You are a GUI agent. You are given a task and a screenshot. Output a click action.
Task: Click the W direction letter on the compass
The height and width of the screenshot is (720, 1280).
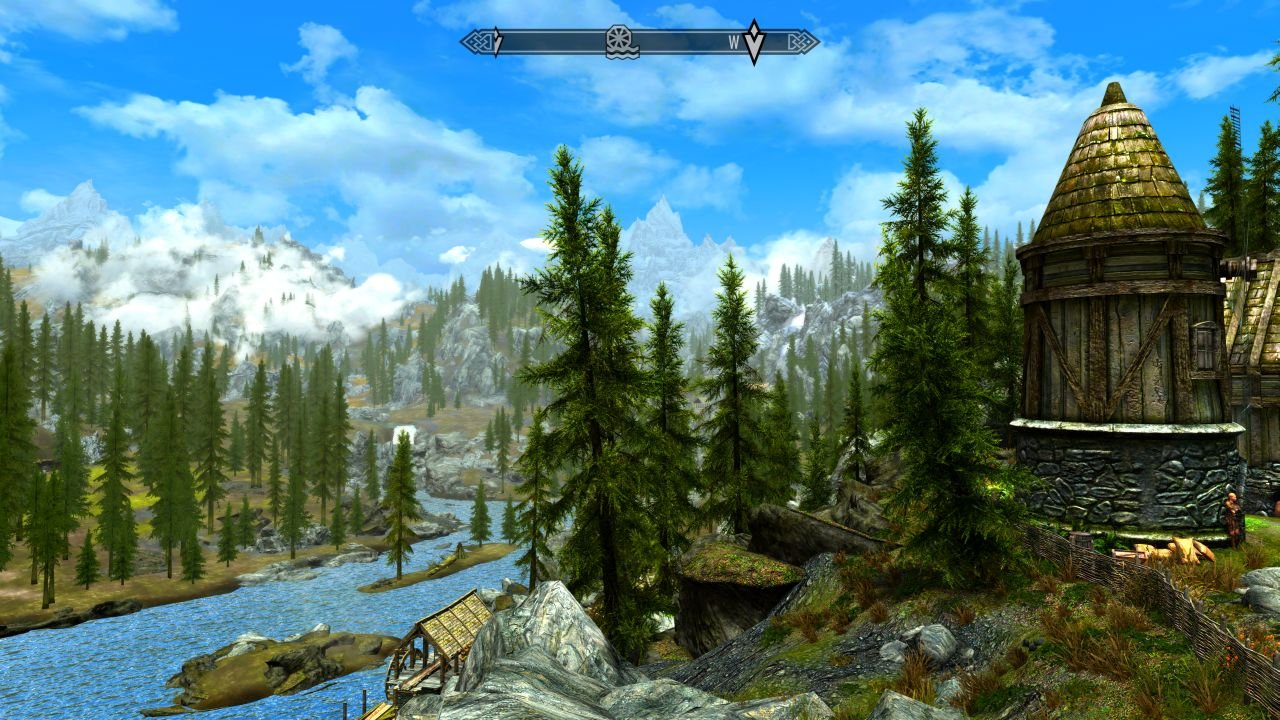(x=734, y=42)
